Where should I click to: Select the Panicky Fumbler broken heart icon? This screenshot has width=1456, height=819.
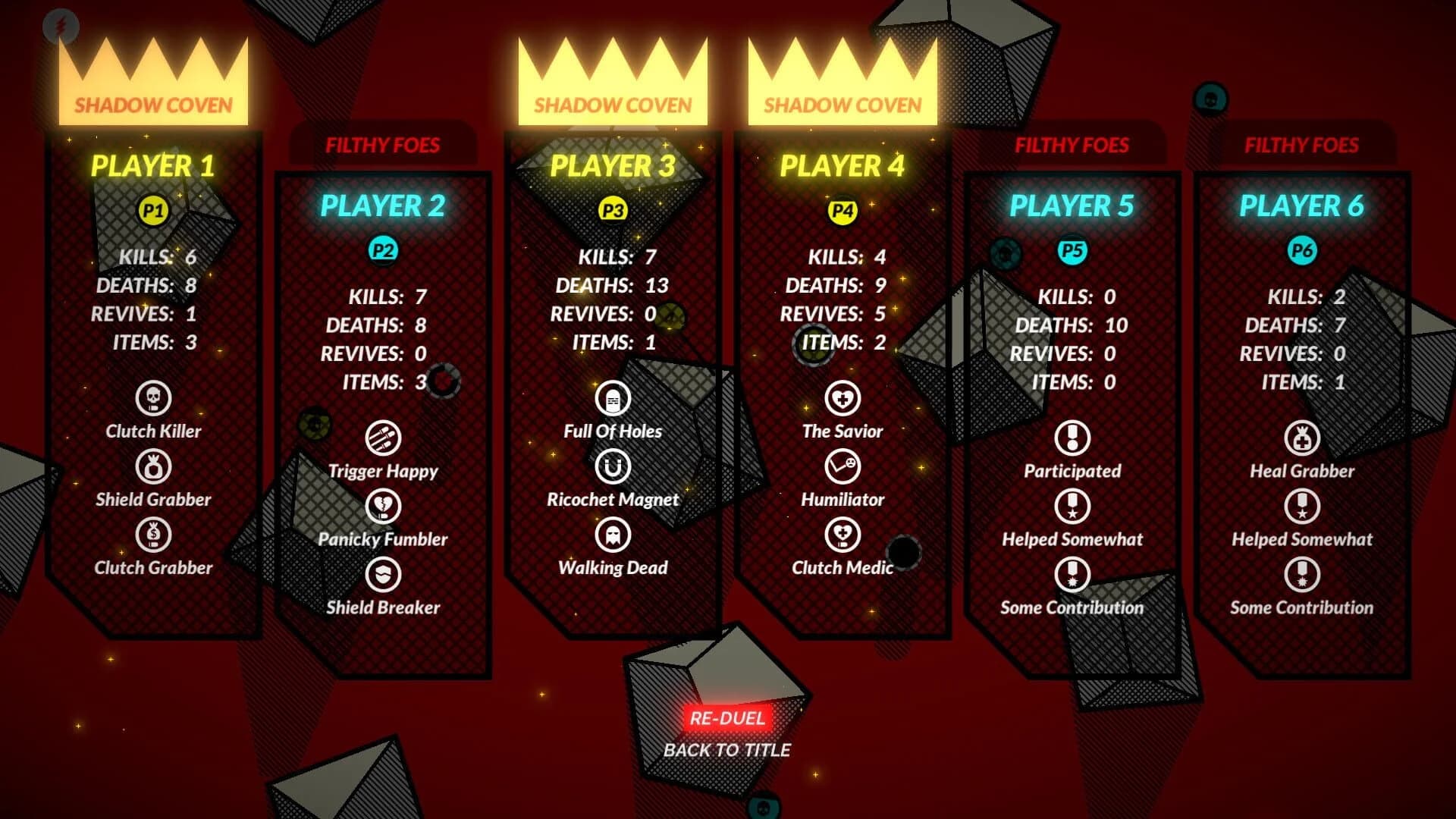pyautogui.click(x=384, y=505)
